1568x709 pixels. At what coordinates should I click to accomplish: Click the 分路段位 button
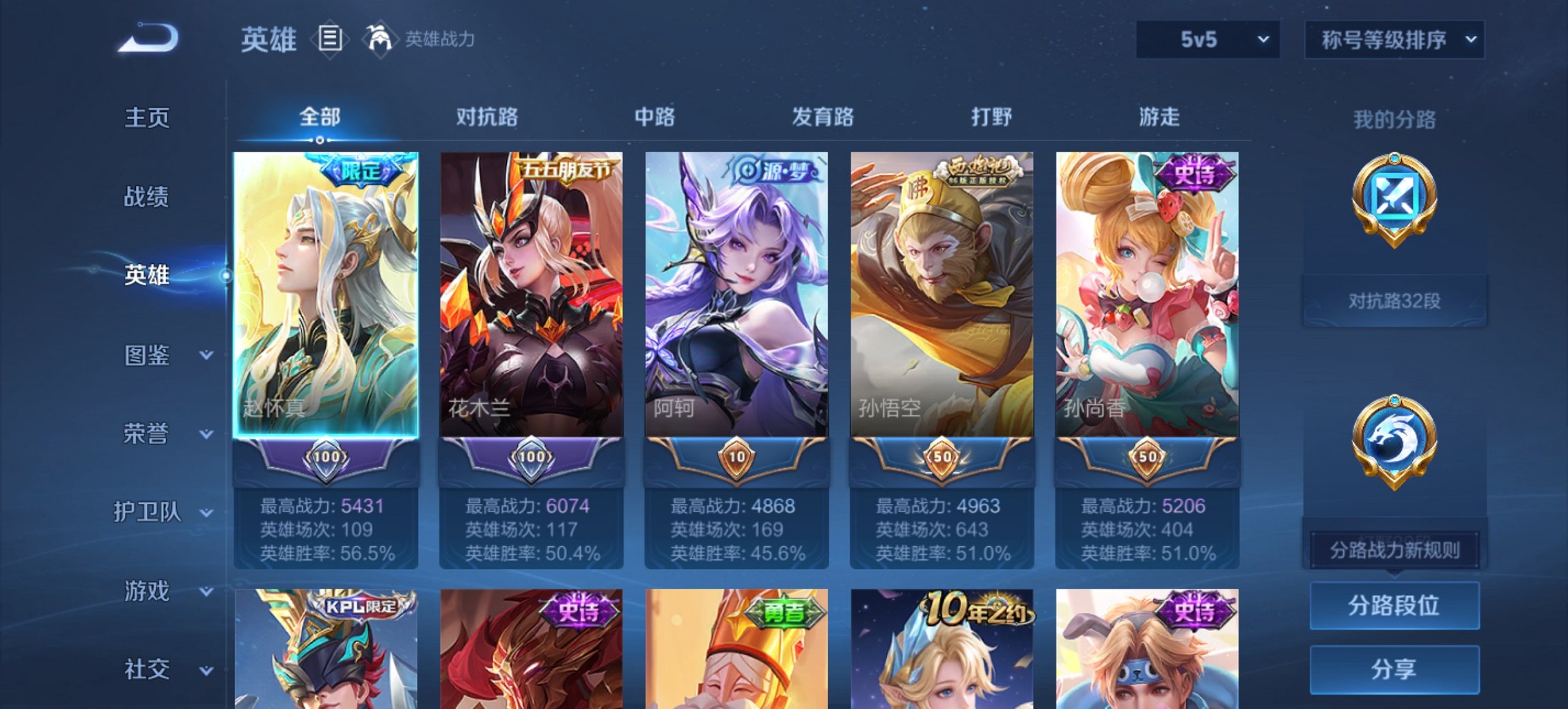(x=1394, y=606)
